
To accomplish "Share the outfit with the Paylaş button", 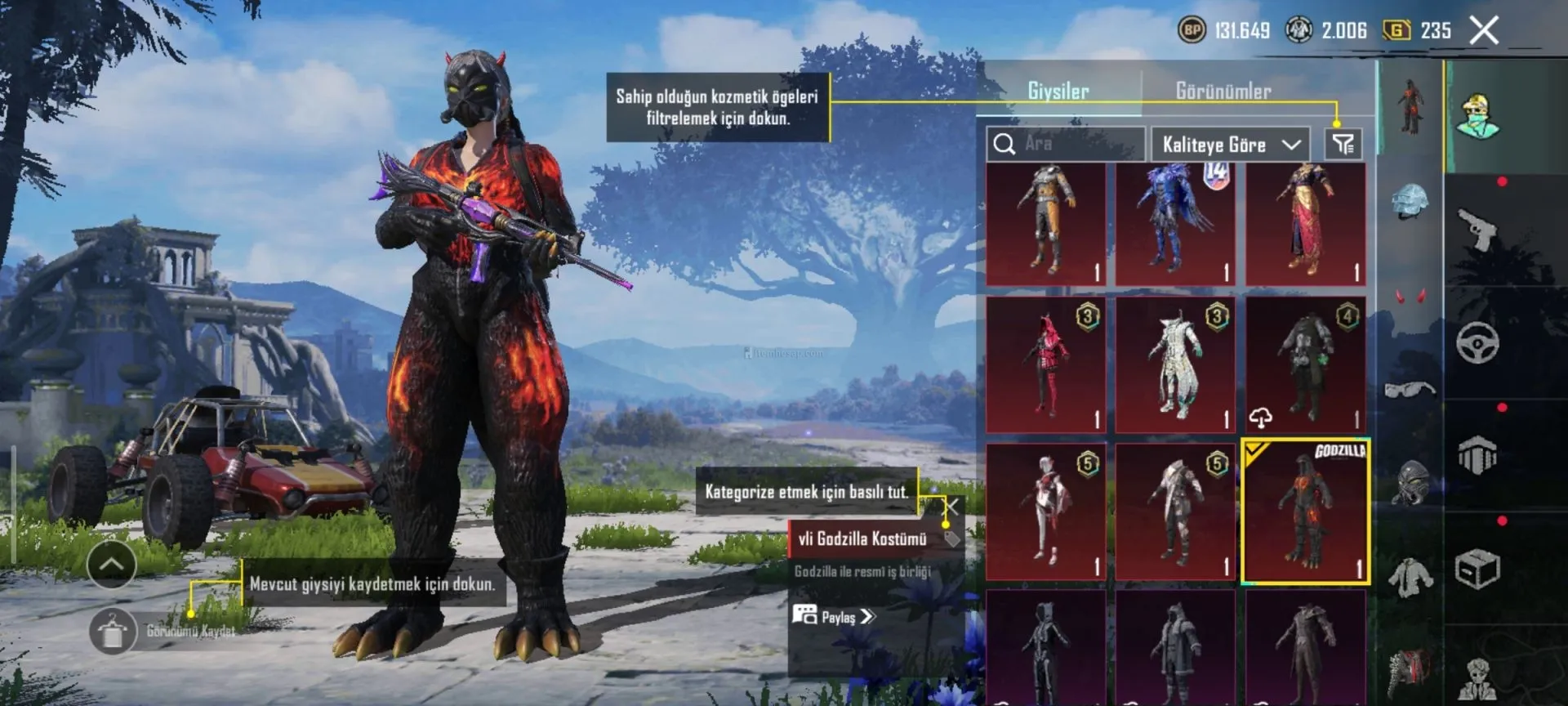I will coord(835,616).
